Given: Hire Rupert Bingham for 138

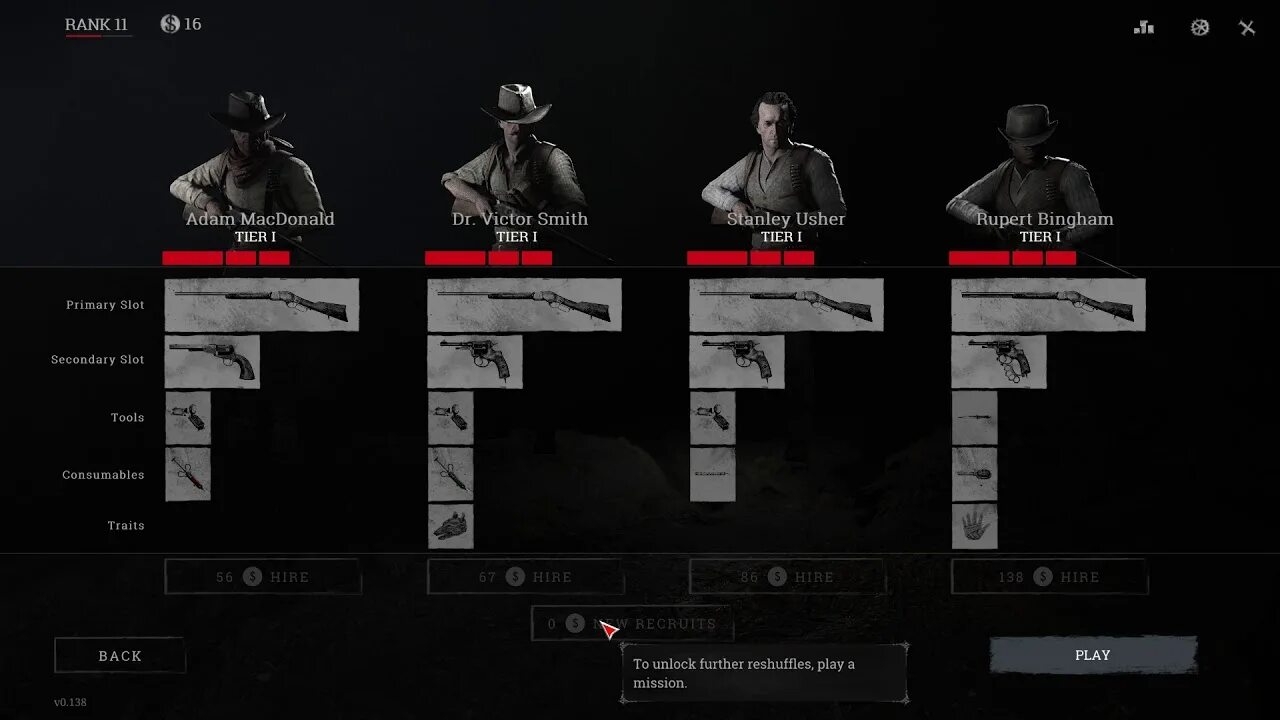Looking at the screenshot, I should 1049,577.
